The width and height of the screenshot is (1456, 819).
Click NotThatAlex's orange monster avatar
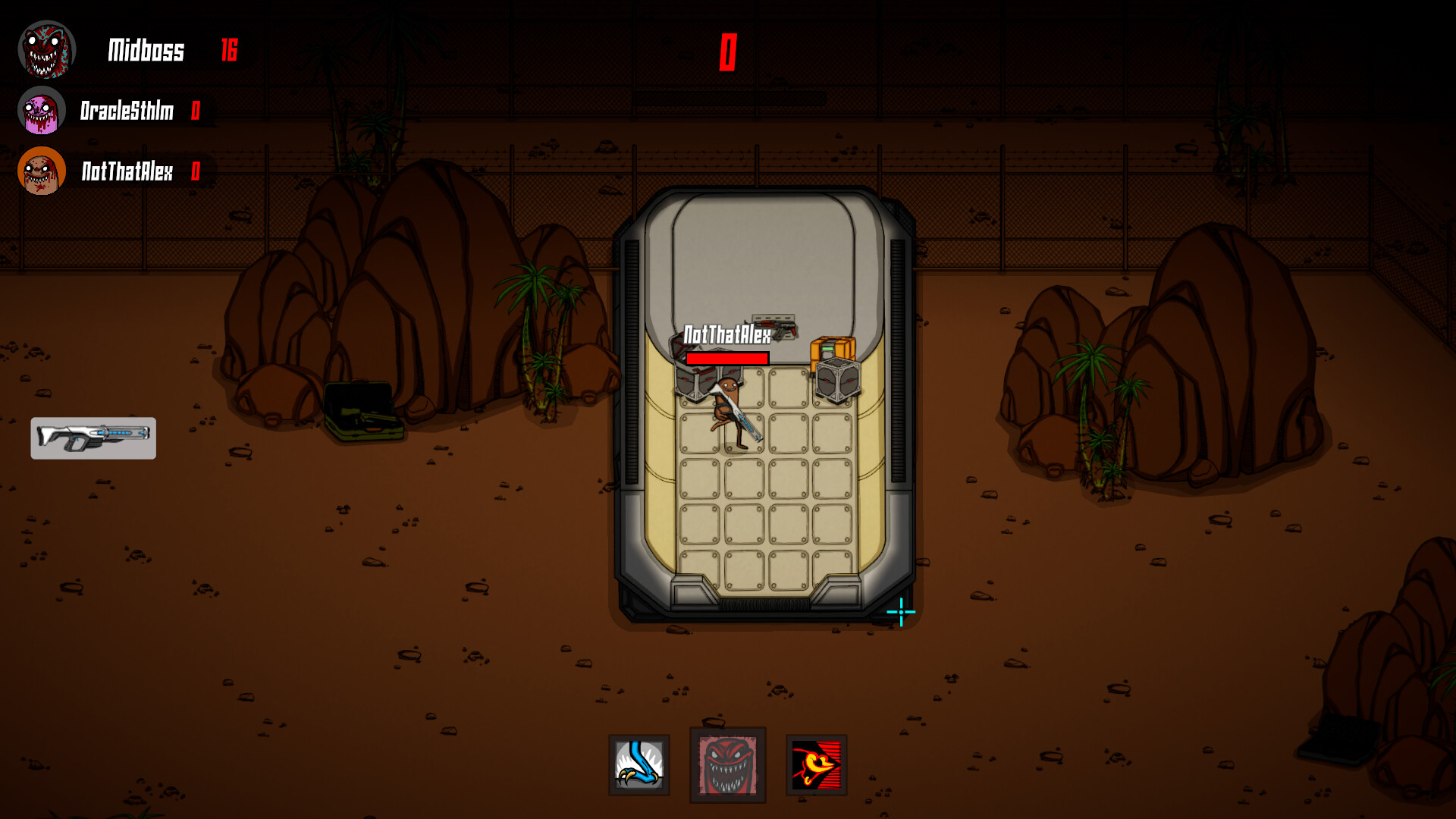(40, 172)
